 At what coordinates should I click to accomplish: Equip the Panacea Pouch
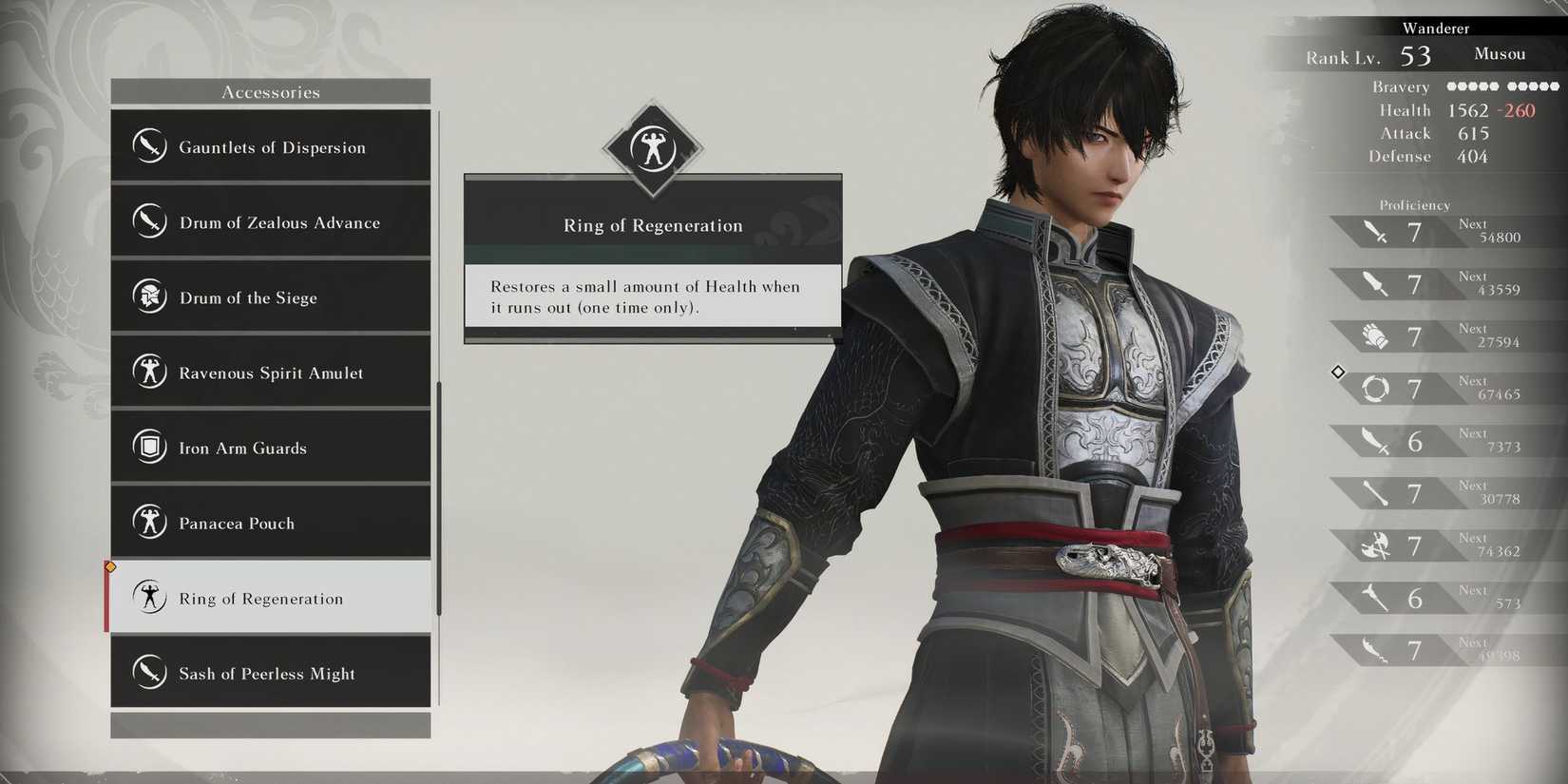click(272, 523)
